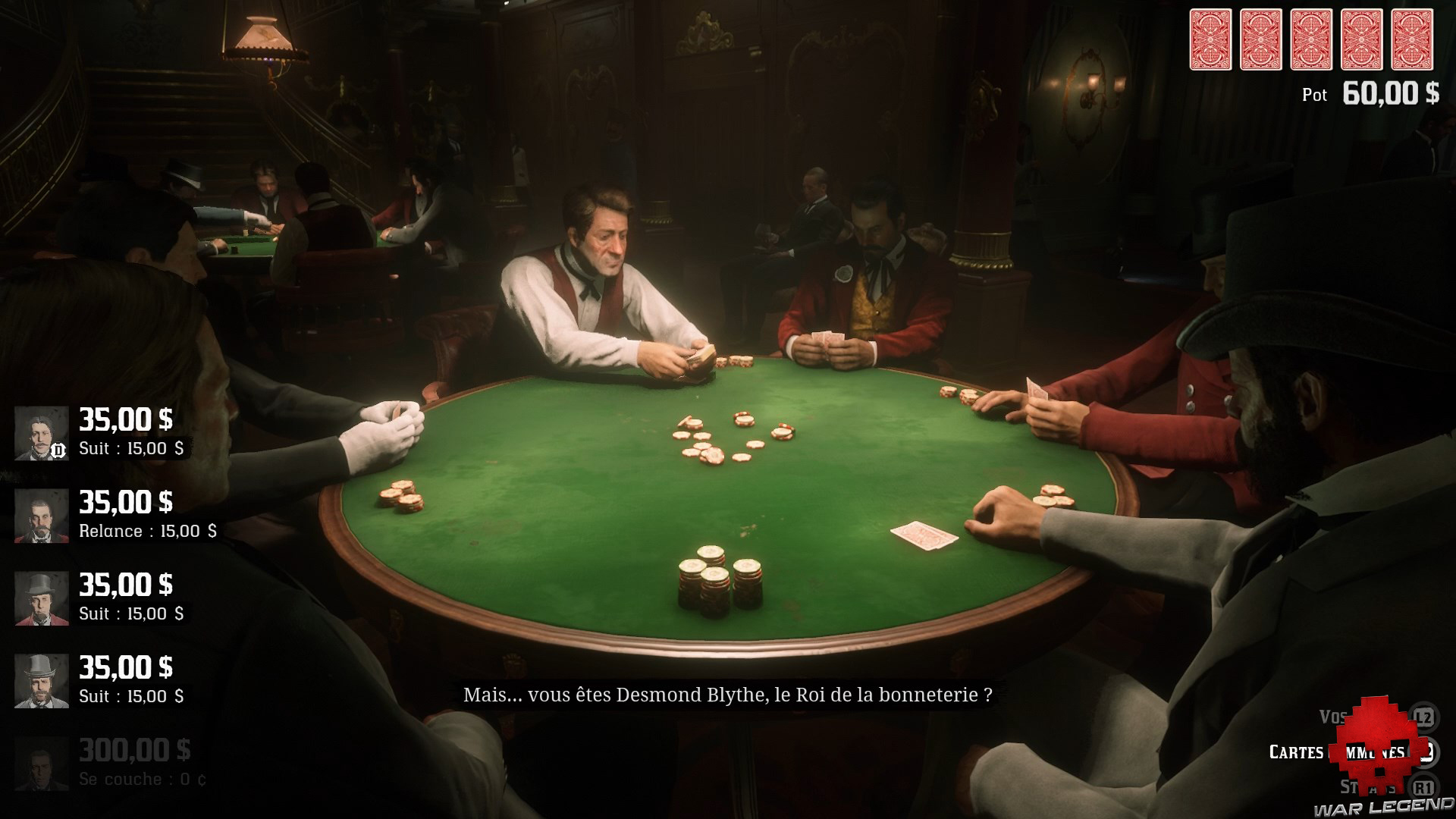Click the 'Se couche : 0 ¢' status text
This screenshot has height=819, width=1456.
pos(142,780)
